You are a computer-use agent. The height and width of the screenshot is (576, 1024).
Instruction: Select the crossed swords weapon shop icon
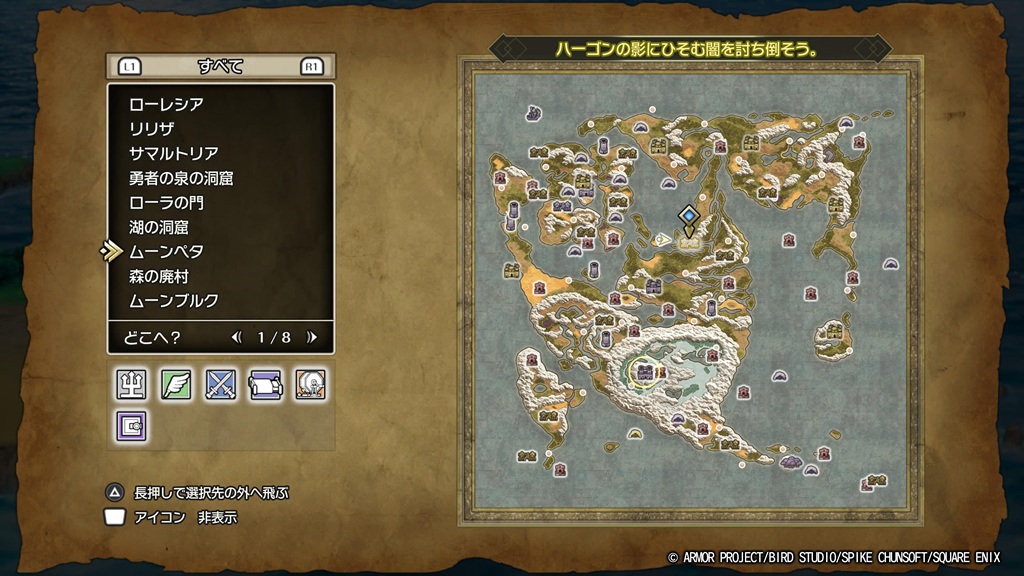click(220, 385)
